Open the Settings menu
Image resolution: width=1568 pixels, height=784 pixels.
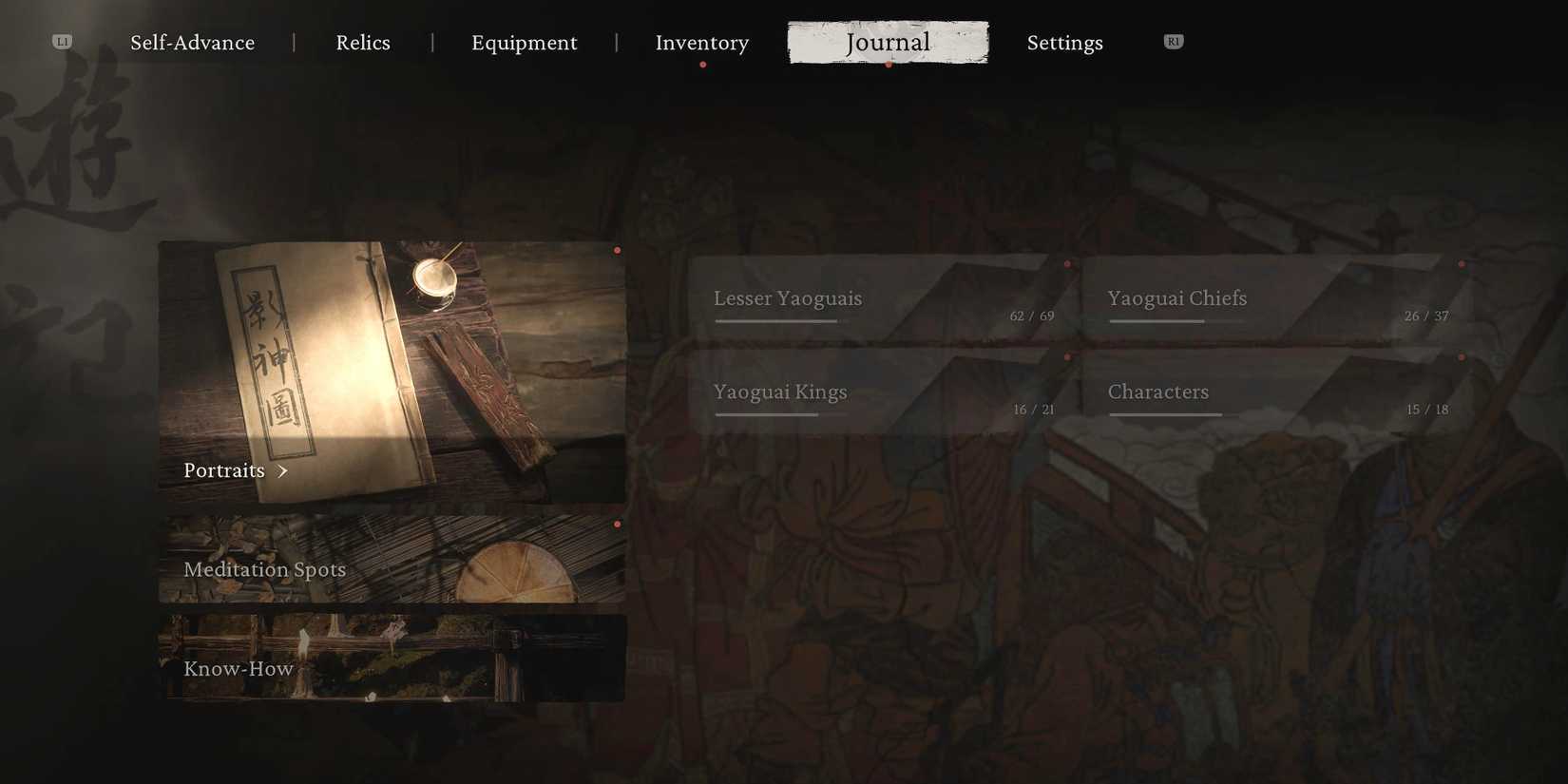(x=1064, y=42)
